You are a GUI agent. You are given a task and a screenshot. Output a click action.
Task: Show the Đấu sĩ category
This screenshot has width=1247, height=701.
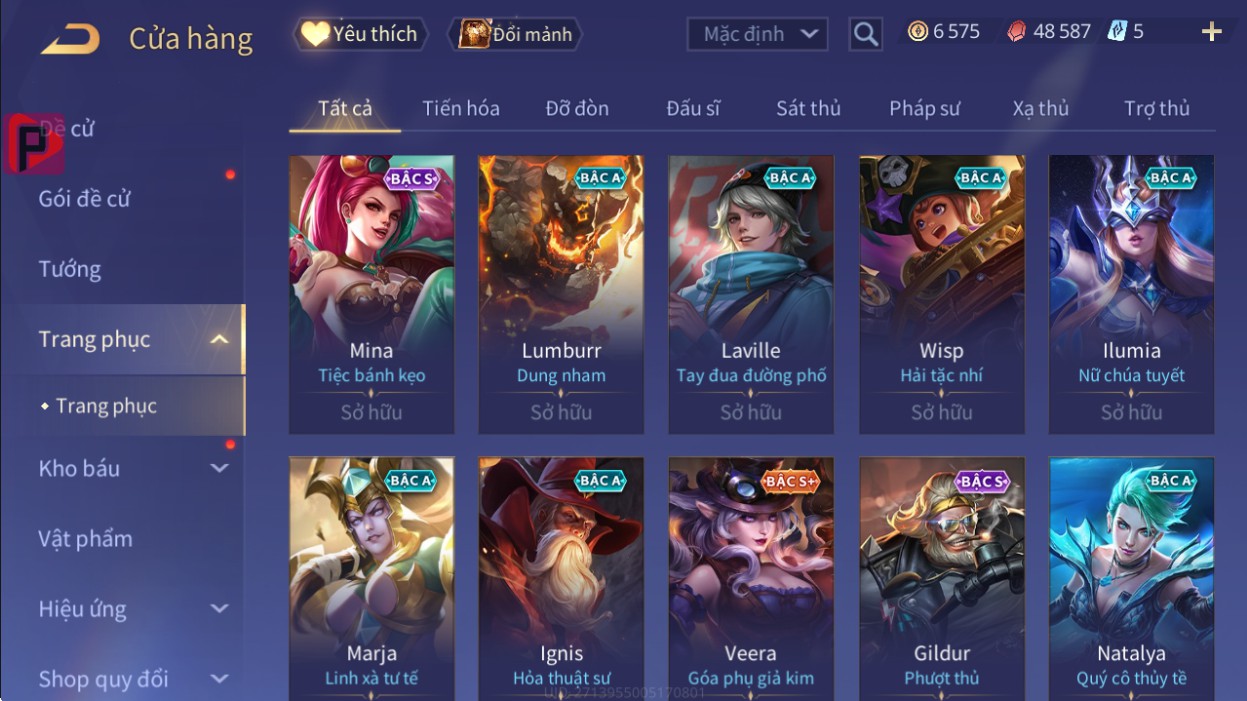[693, 108]
